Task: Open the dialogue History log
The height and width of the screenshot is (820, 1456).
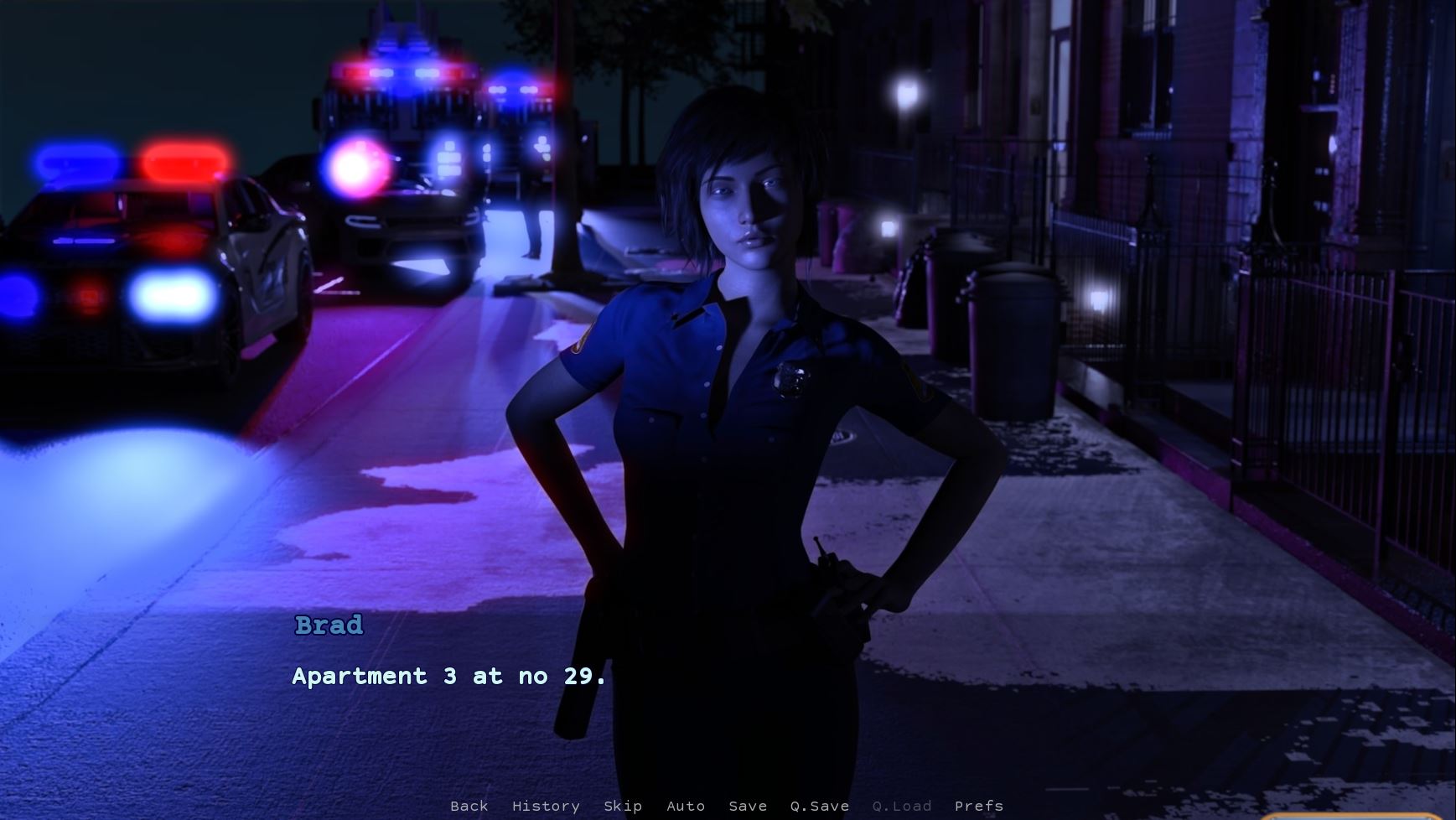Action: click(546, 806)
